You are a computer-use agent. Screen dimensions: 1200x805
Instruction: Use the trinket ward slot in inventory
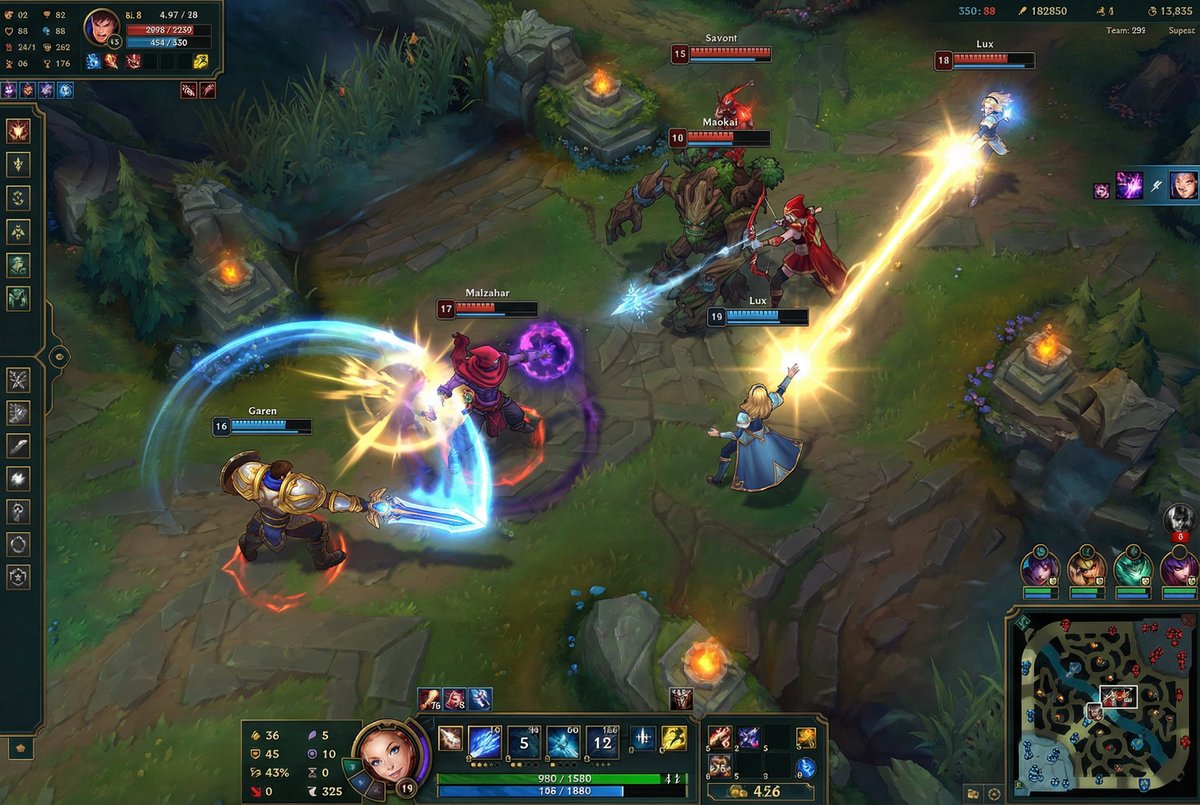(806, 767)
